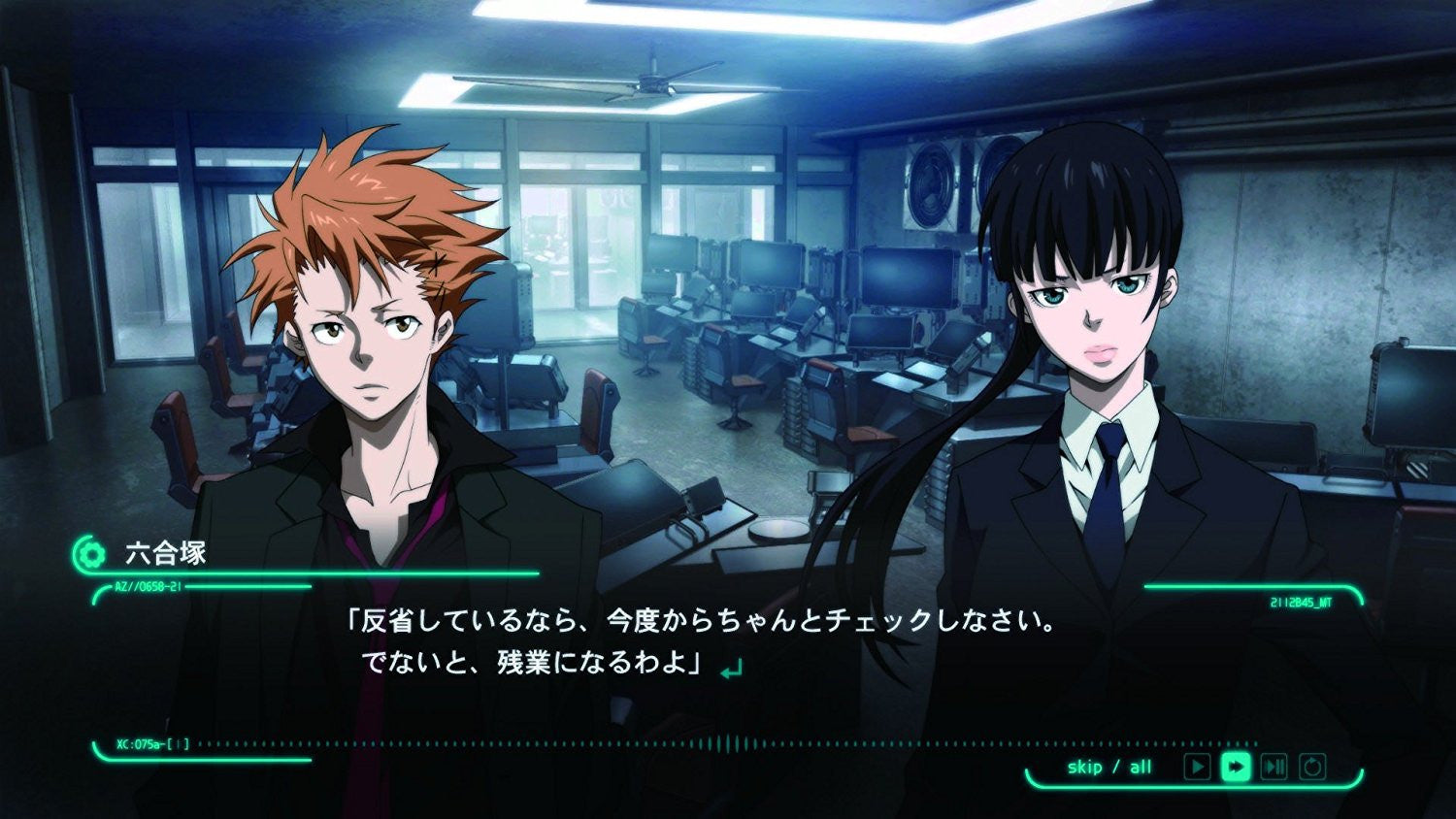Click the 2112B45_MT status tag
Image resolution: width=1456 pixels, height=819 pixels.
pyautogui.click(x=1299, y=602)
